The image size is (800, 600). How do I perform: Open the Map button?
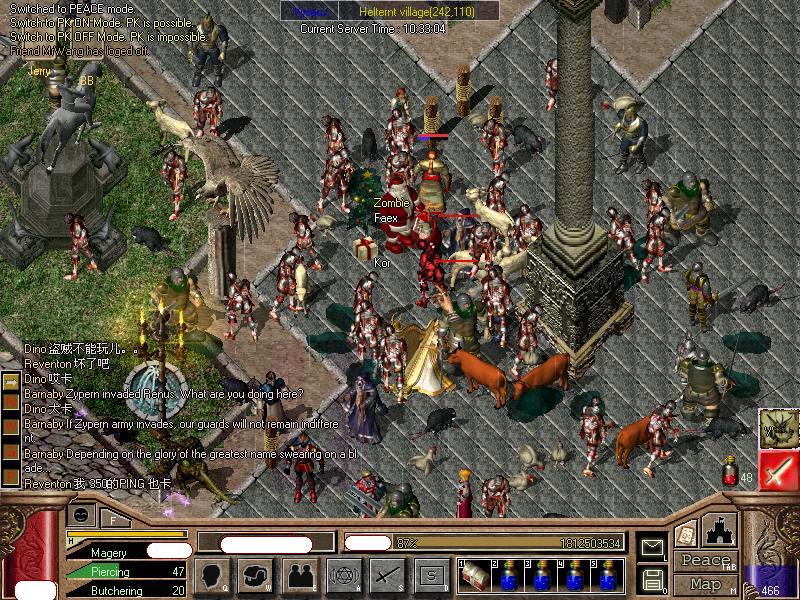pyautogui.click(x=705, y=584)
